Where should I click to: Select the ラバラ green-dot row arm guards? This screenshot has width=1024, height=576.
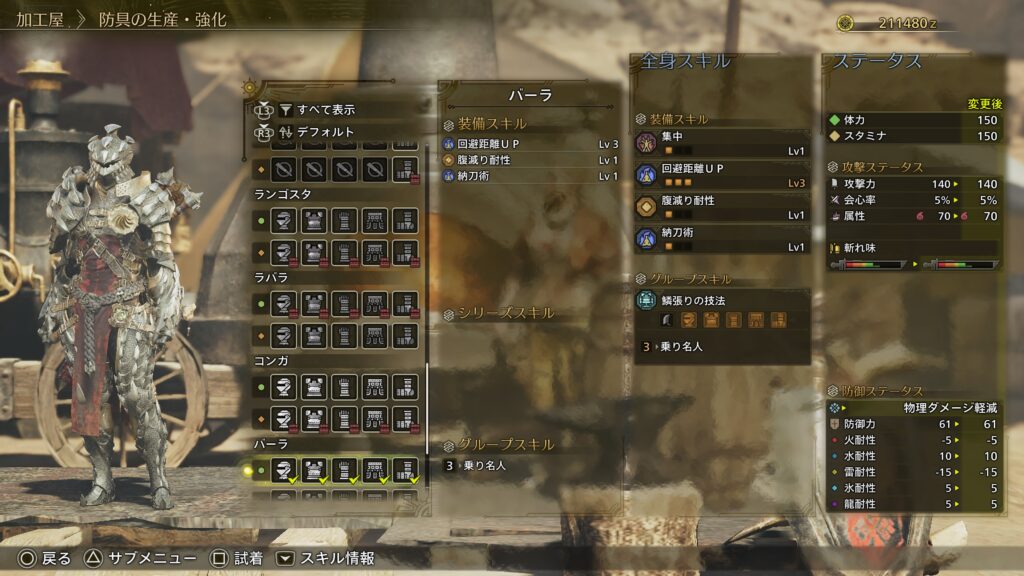coord(344,302)
